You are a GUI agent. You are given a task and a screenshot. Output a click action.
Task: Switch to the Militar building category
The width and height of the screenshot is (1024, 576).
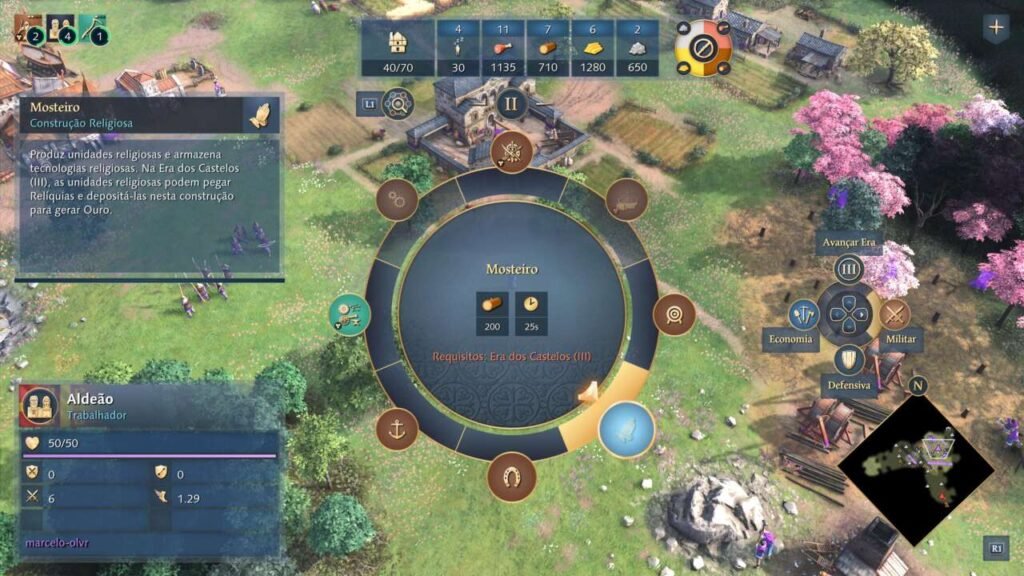894,315
